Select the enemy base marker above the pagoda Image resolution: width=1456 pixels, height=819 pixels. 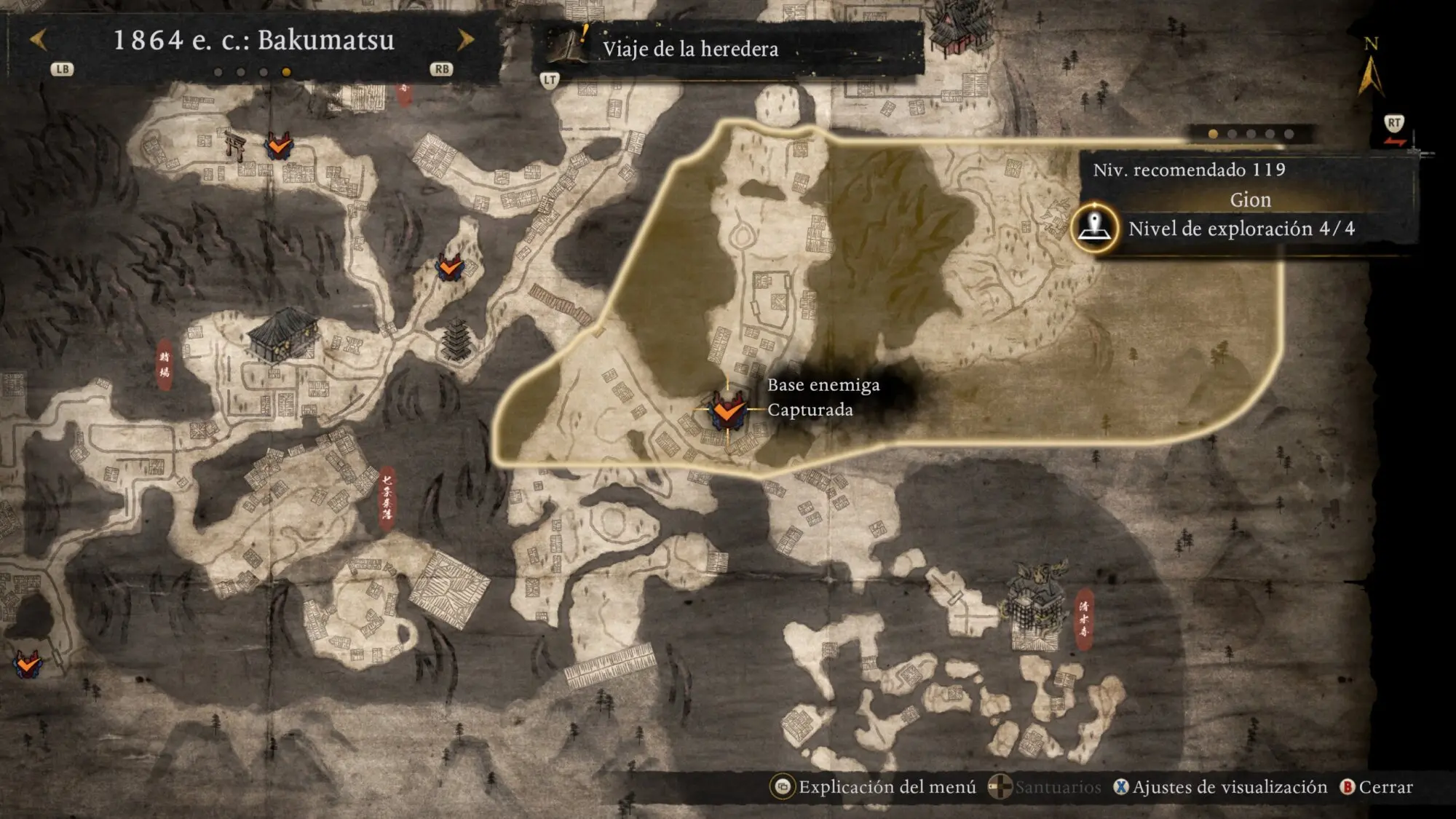[x=450, y=267]
